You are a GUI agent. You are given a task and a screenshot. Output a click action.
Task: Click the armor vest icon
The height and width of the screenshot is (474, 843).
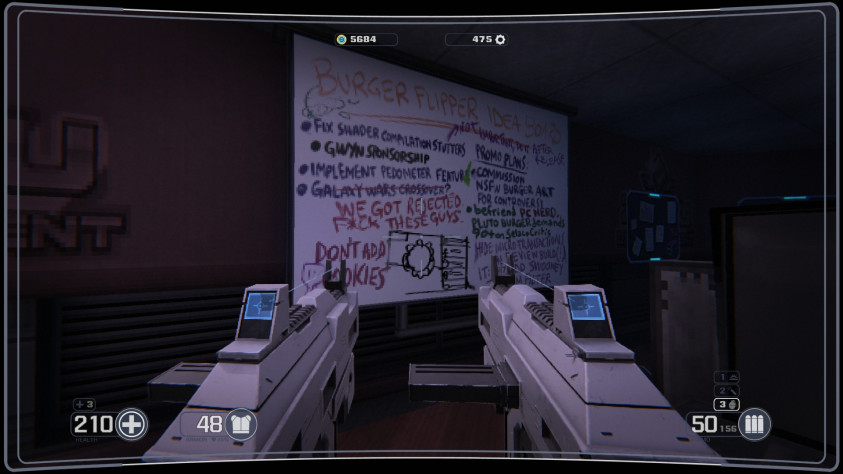(x=241, y=424)
